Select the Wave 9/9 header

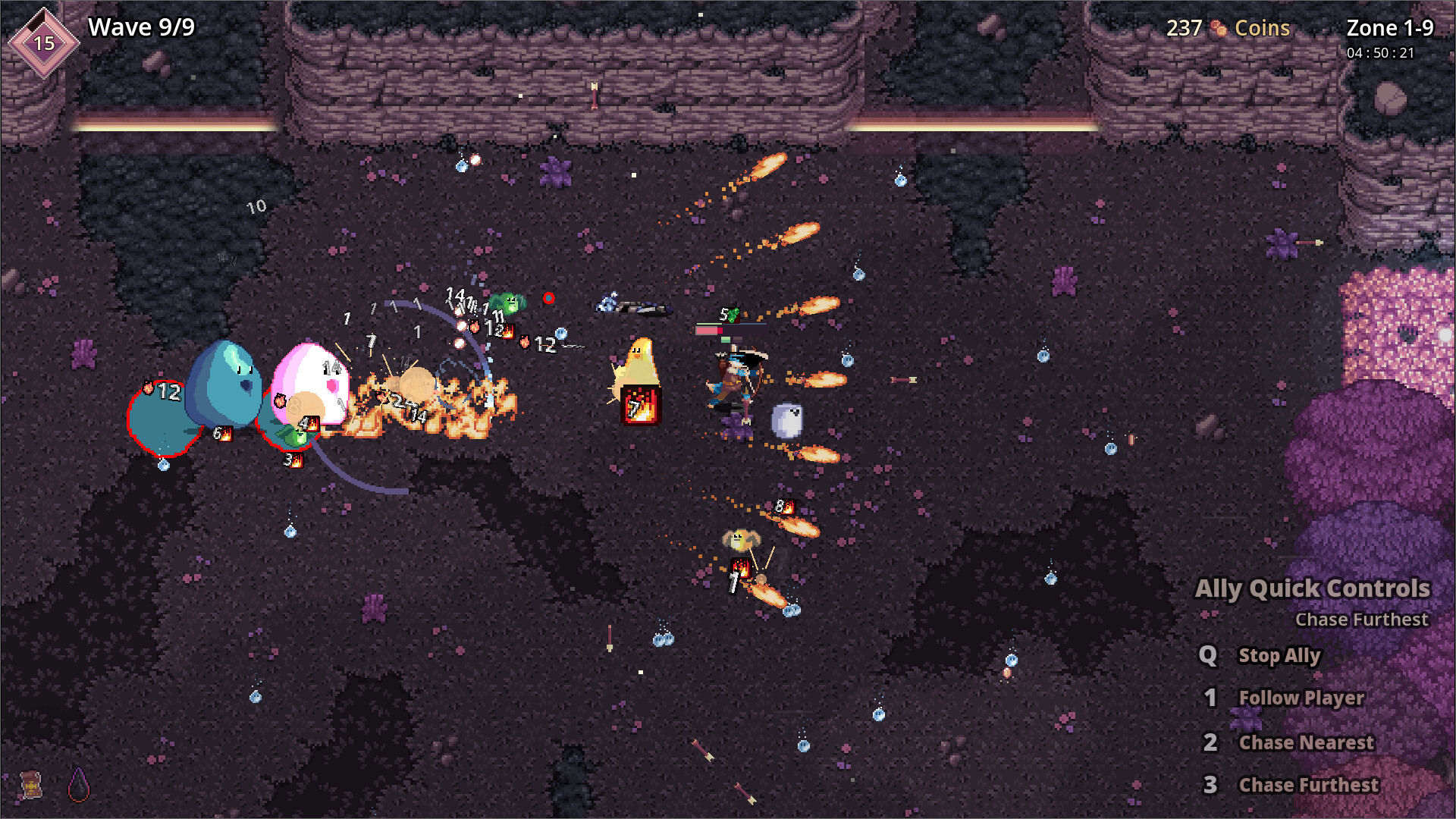(140, 27)
